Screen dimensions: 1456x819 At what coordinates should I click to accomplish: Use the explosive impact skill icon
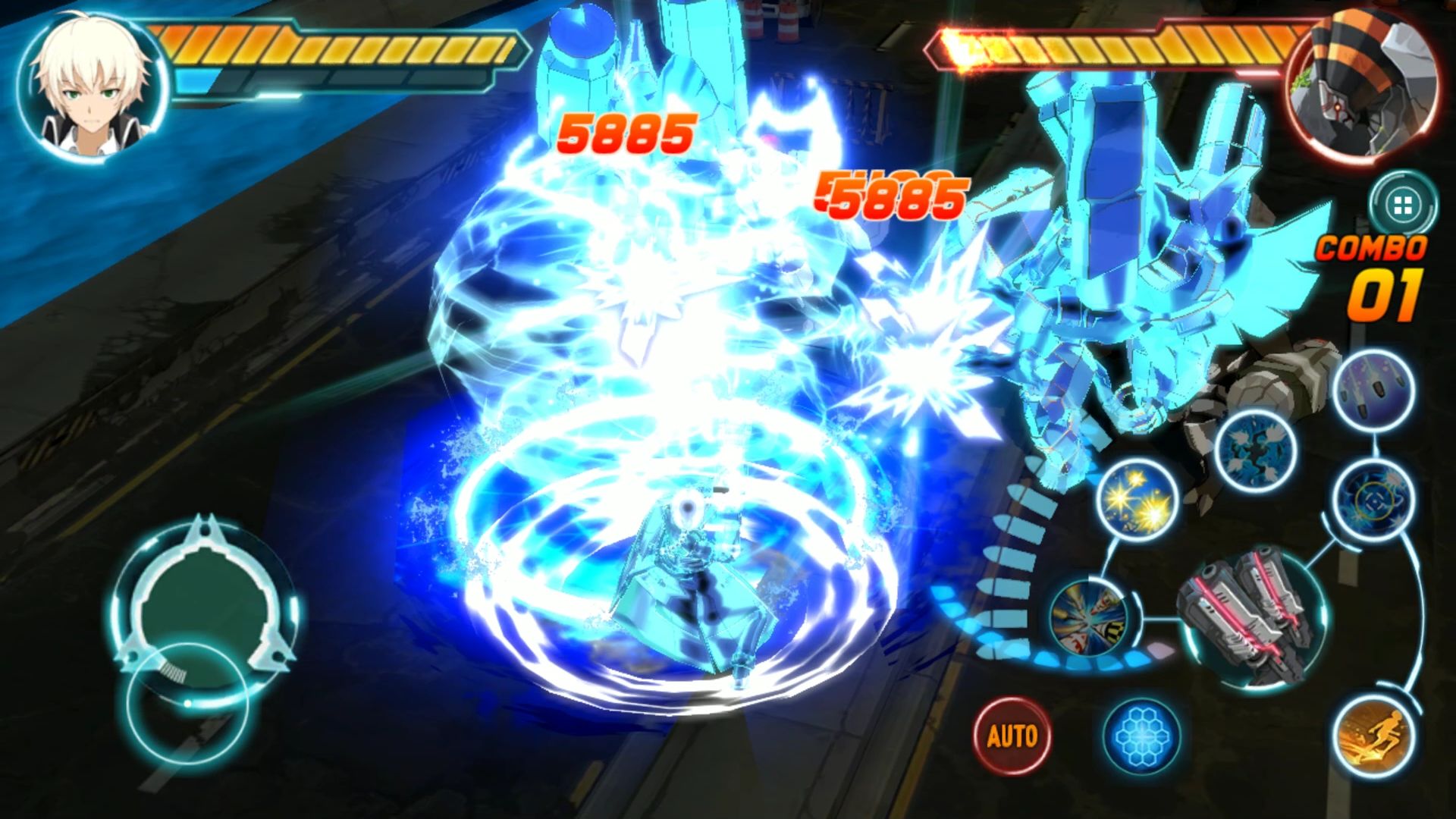pos(1088,617)
